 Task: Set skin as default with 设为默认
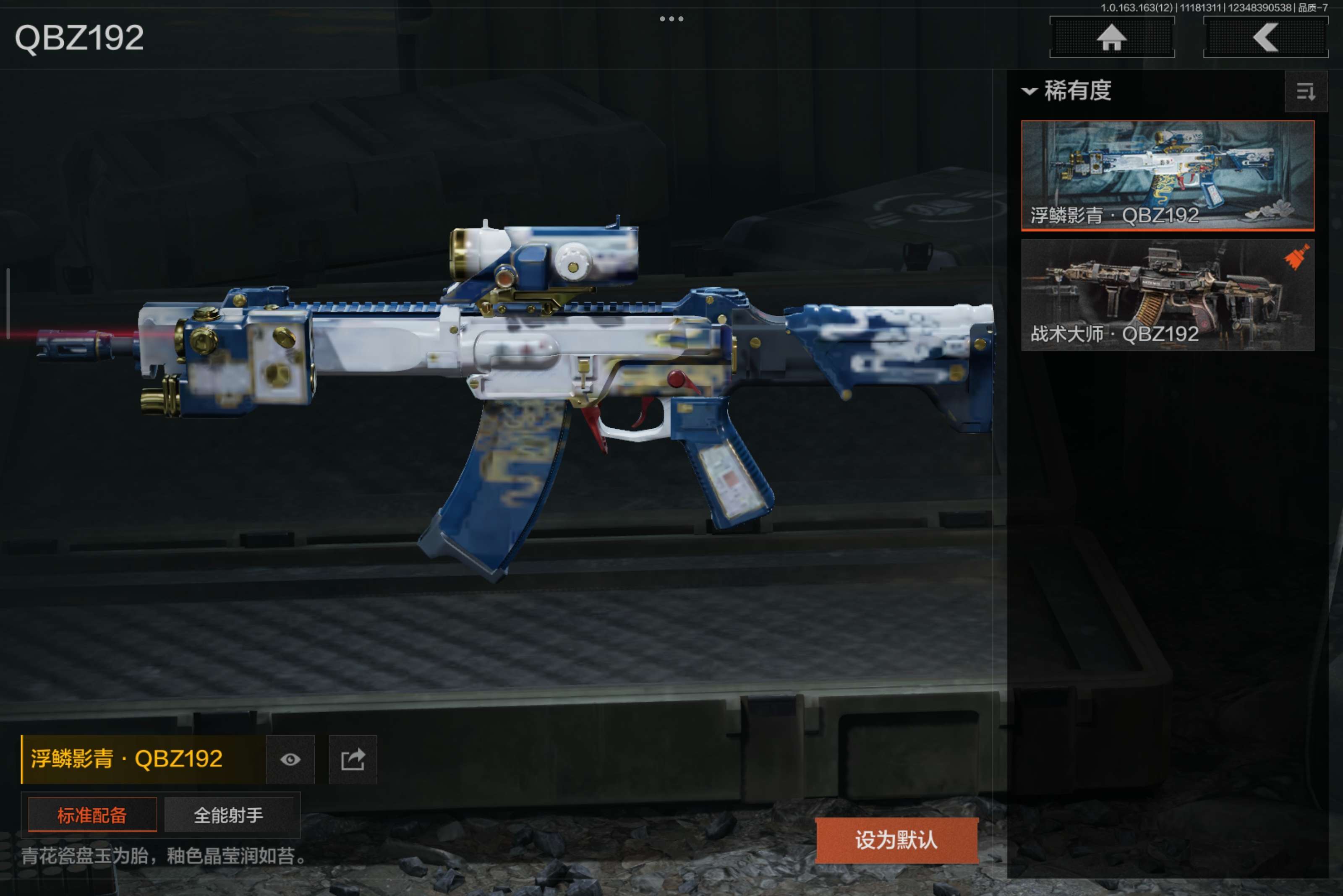pyautogui.click(x=896, y=840)
